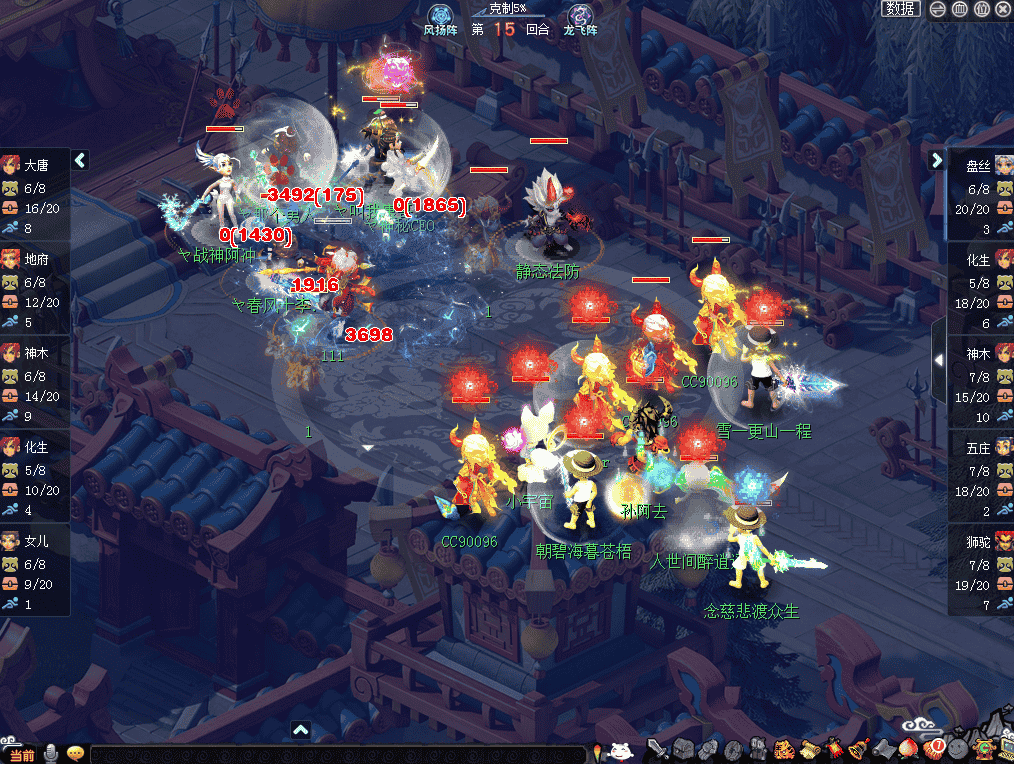Toggle the voice microphone button
1014x764 pixels.
pyautogui.click(x=50, y=754)
